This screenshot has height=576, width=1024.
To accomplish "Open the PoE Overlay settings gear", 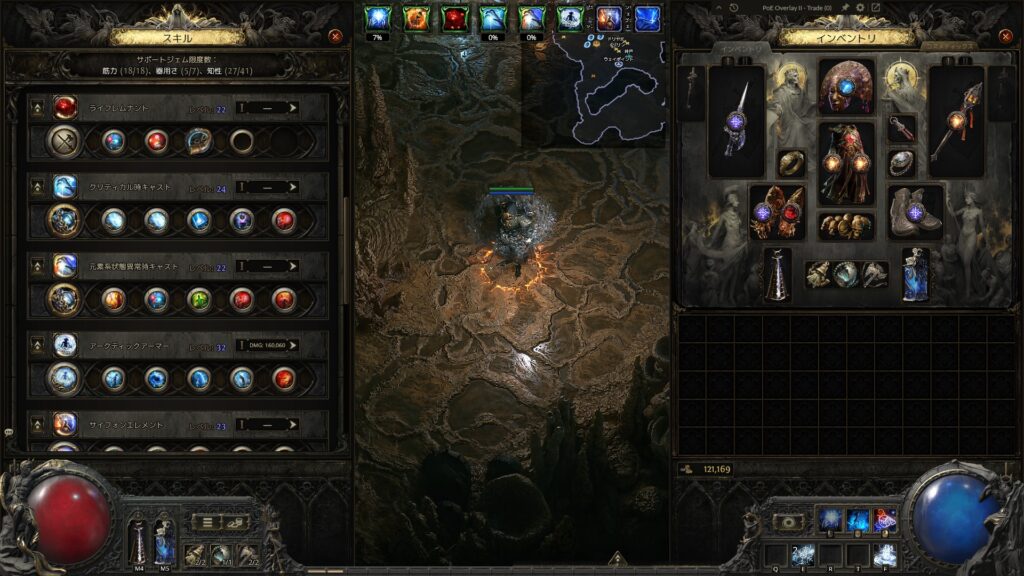I will coord(859,8).
